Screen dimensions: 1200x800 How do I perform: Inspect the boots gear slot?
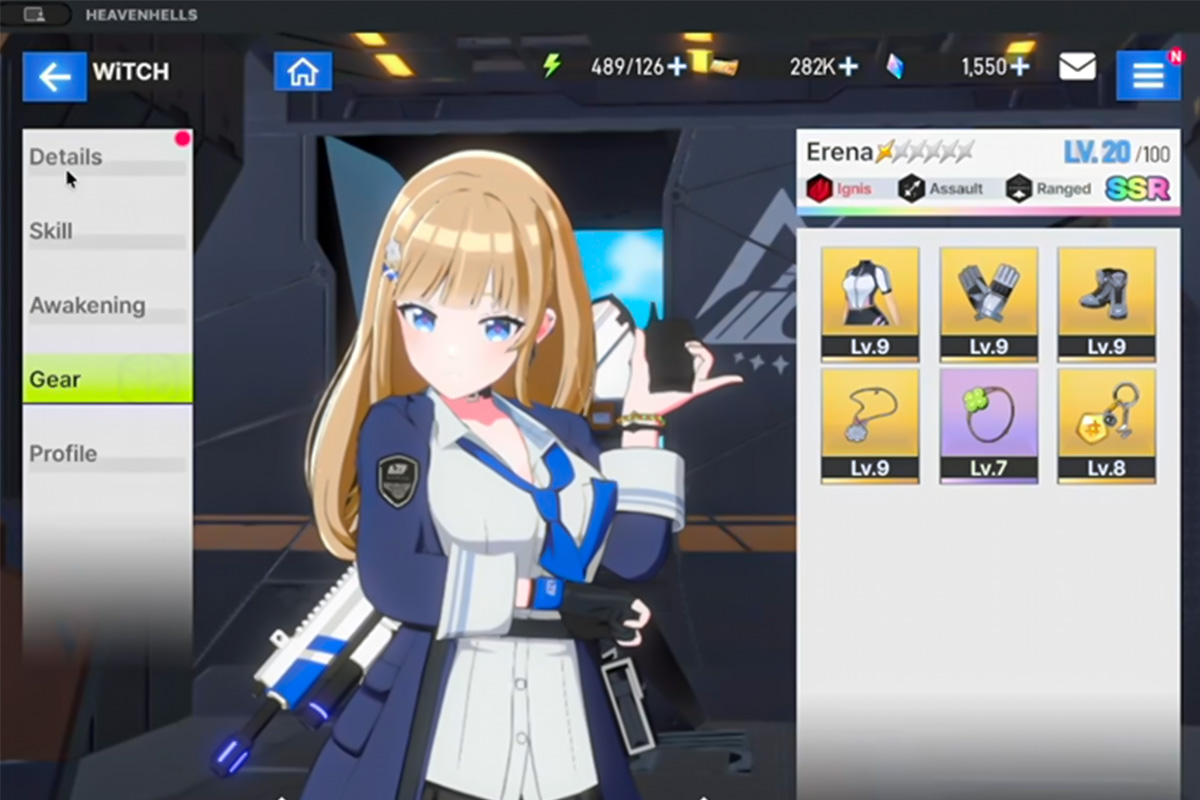point(1106,303)
